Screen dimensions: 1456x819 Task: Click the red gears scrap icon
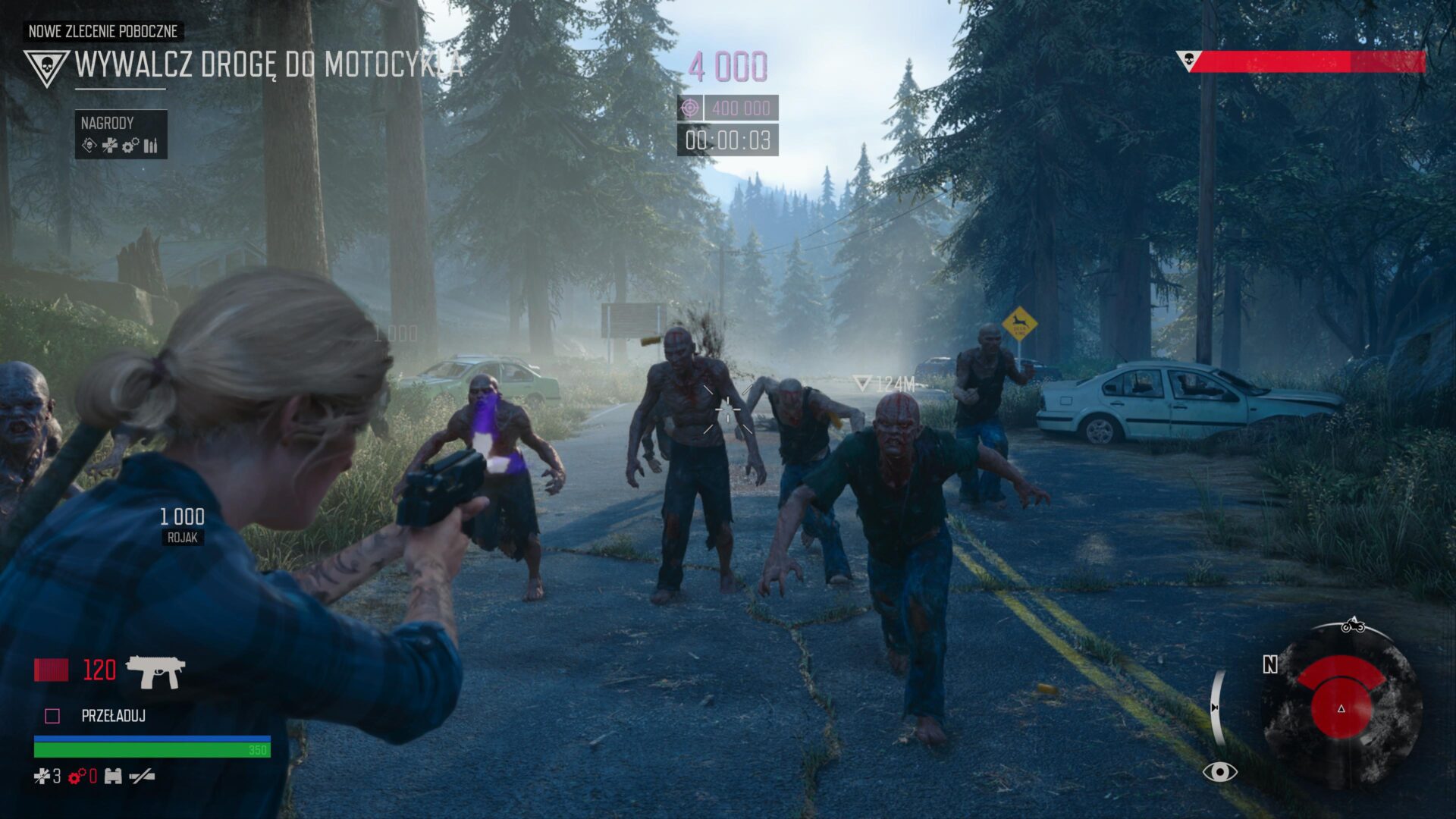point(77,776)
